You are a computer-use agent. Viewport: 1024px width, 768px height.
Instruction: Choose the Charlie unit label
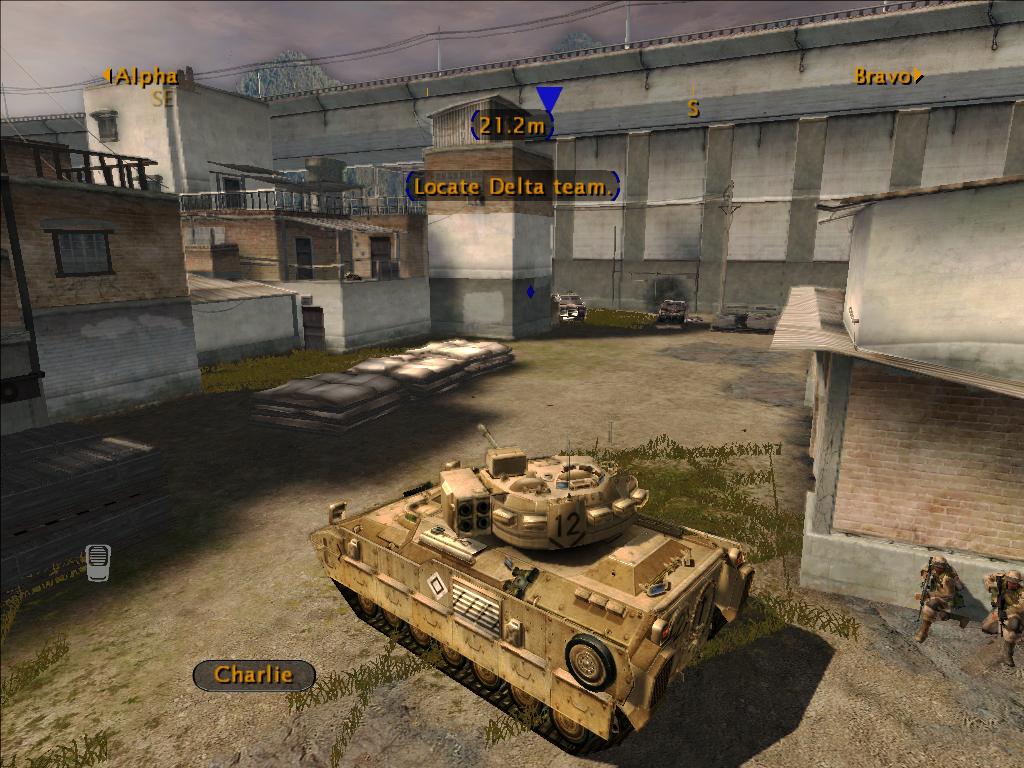pyautogui.click(x=254, y=675)
